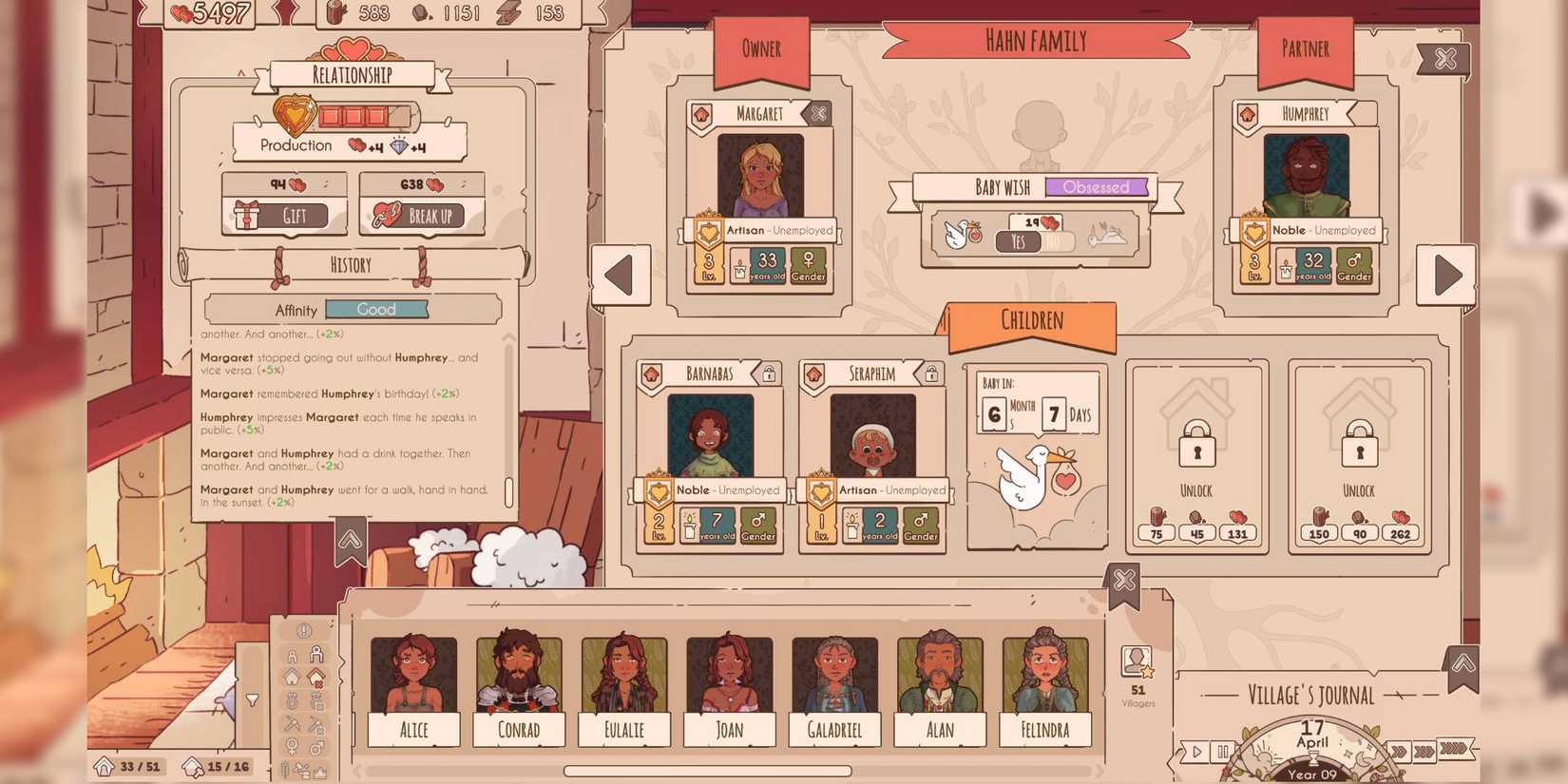1568x784 pixels.
Task: Select the pickaxe employment filter
Action: pyautogui.click(x=291, y=723)
